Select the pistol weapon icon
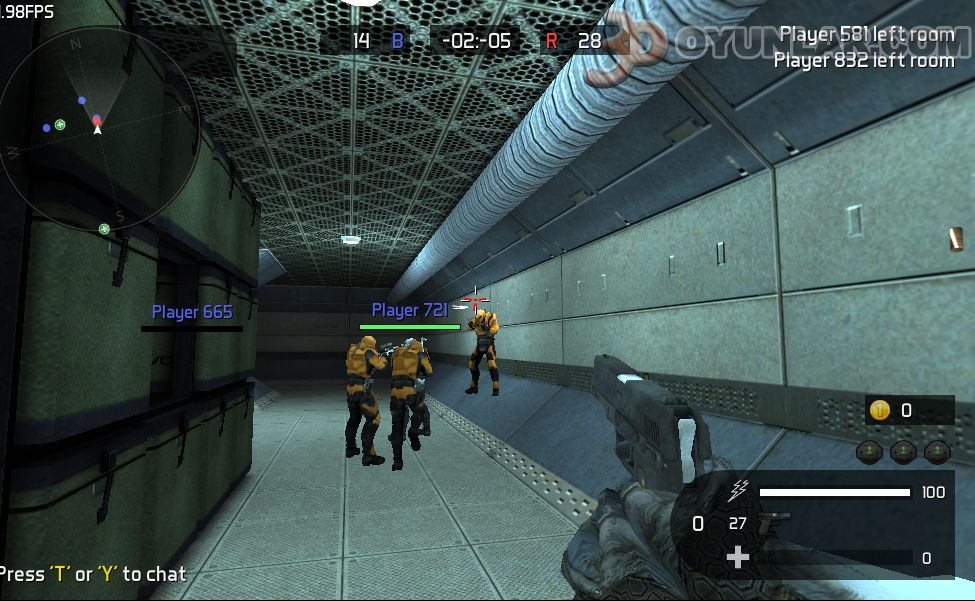Viewport: 975px width, 601px height. pyautogui.click(x=773, y=523)
